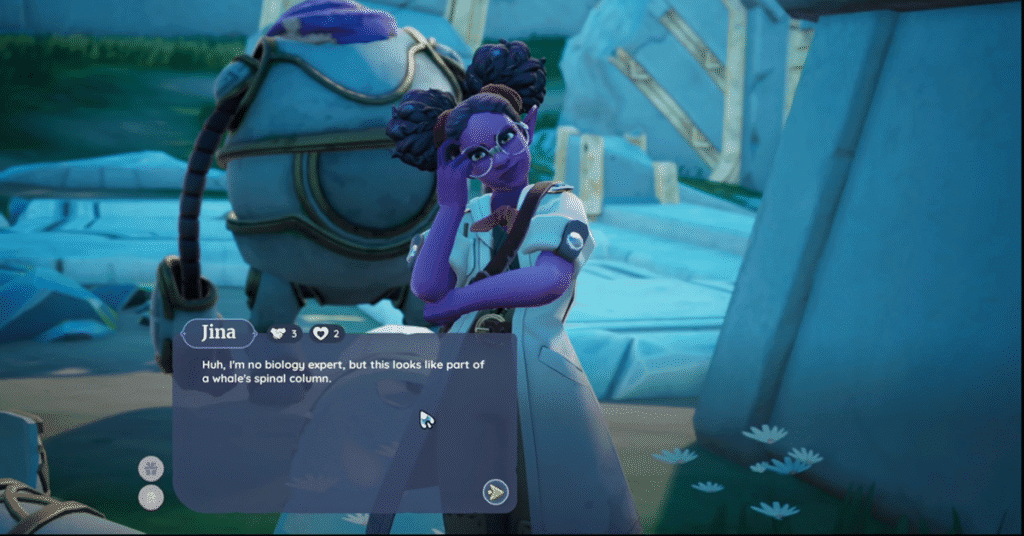
Task: Click the round button beneath the gift icon
Action: click(x=151, y=497)
